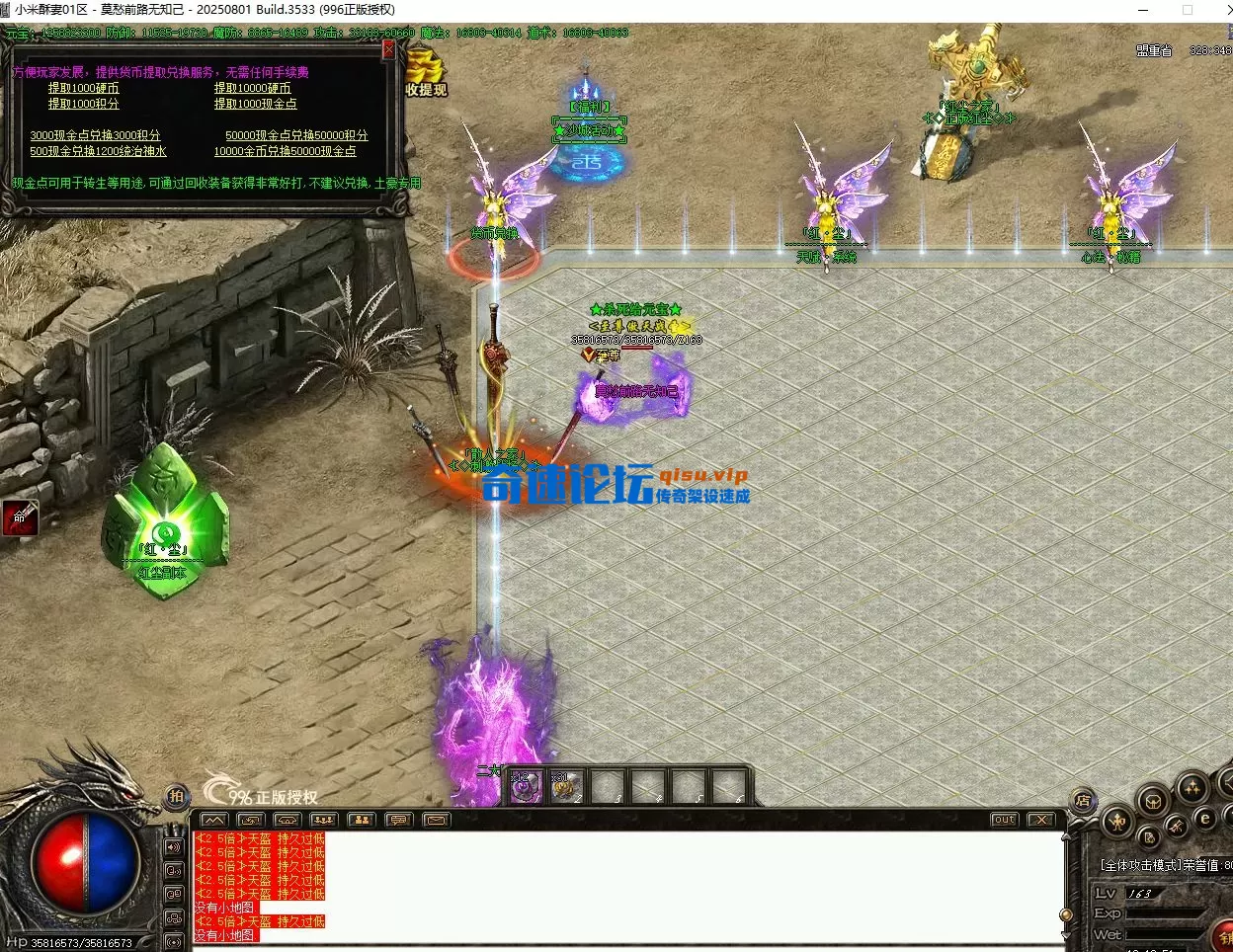The image size is (1233, 952).
Task: Click the 'out' button above chat
Action: pos(1004,820)
